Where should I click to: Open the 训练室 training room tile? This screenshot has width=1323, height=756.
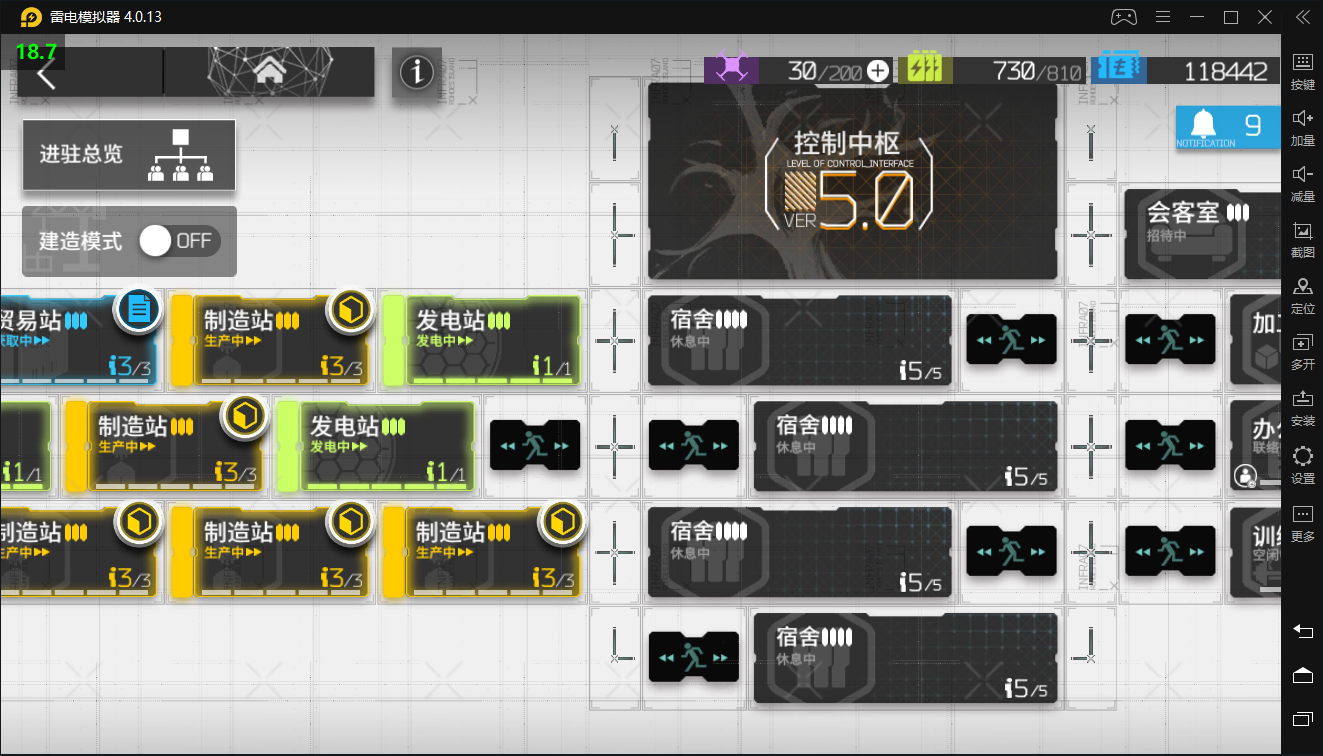click(1254, 551)
